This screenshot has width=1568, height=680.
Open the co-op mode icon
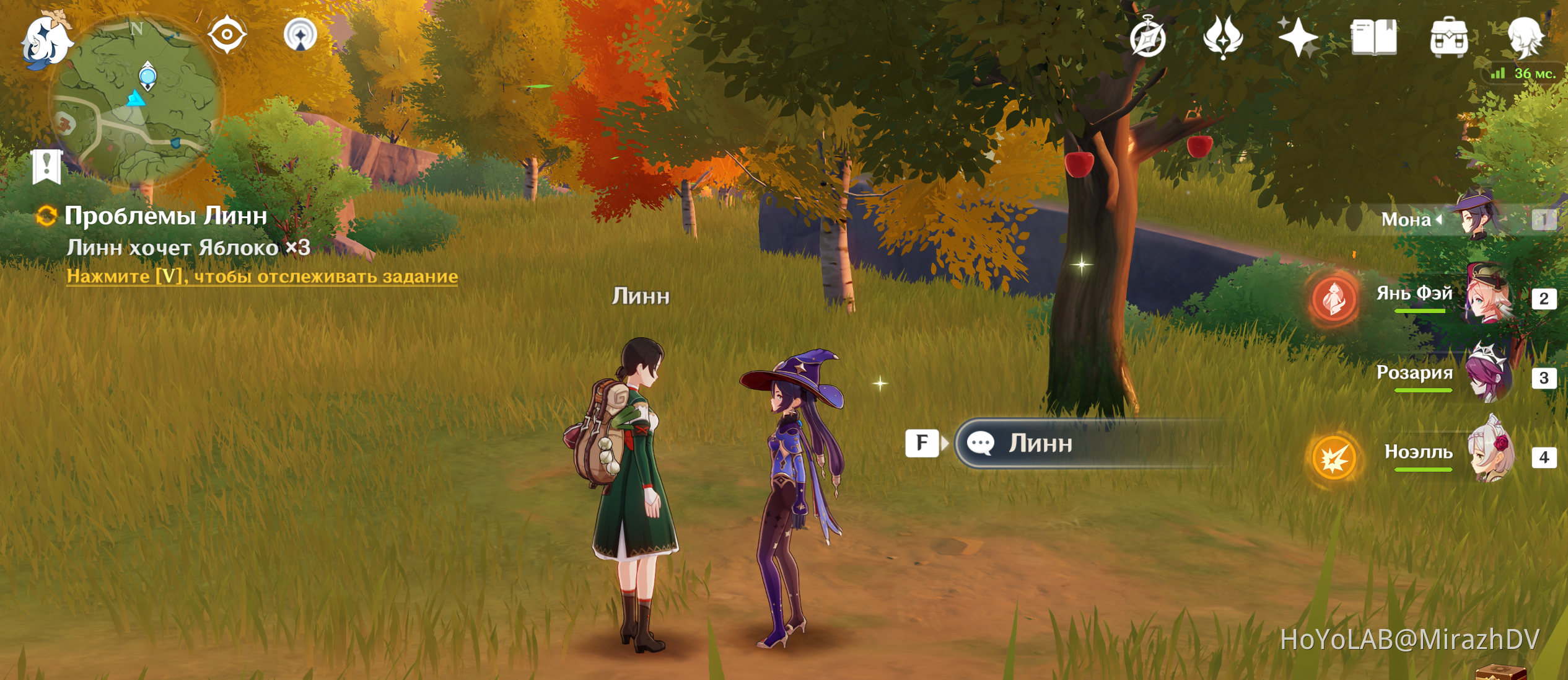pyautogui.click(x=300, y=35)
